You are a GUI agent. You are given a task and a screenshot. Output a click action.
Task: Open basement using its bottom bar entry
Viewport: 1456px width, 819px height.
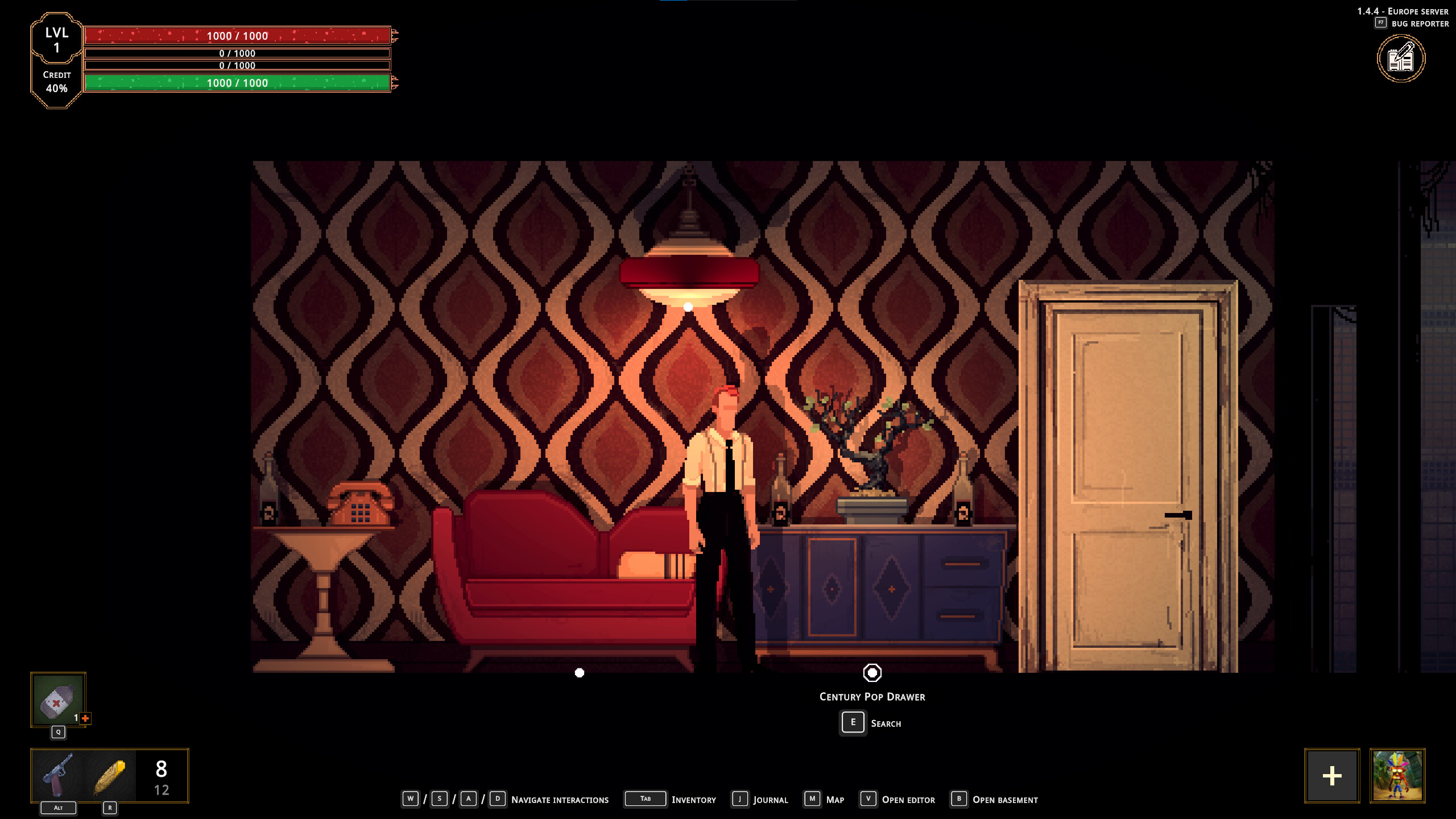tap(1008, 800)
